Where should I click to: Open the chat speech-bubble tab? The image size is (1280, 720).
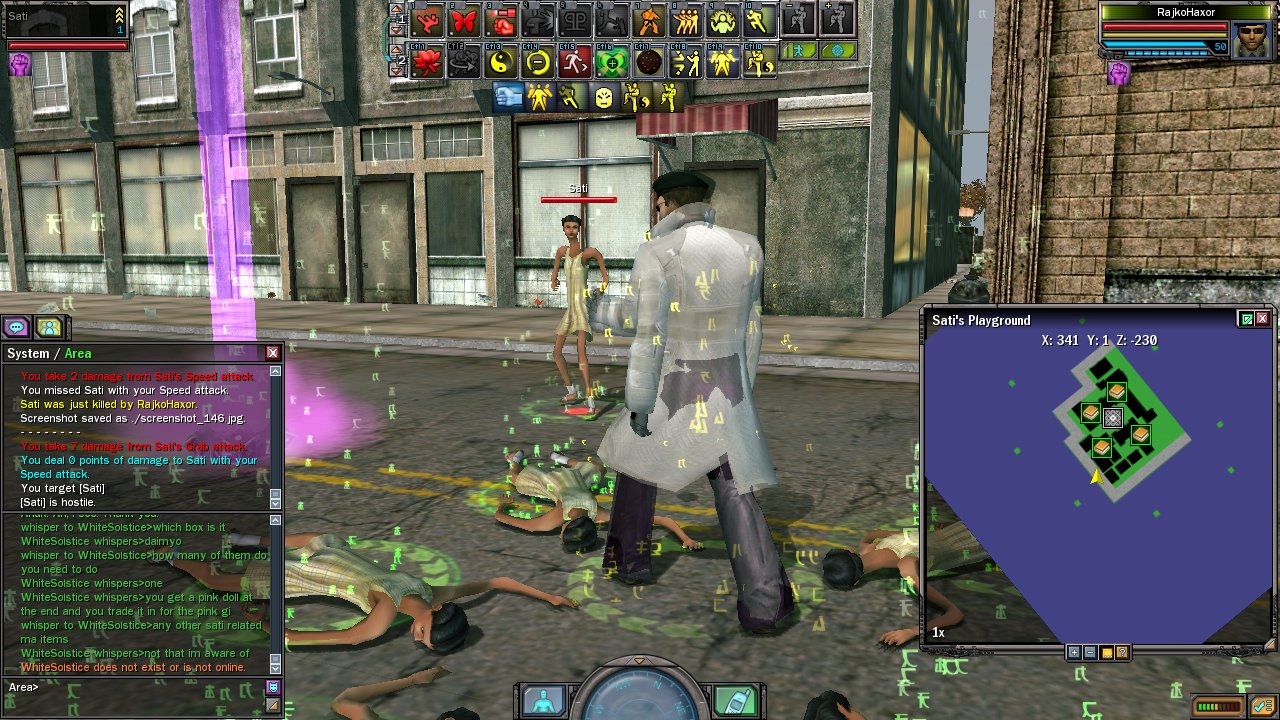click(16, 327)
